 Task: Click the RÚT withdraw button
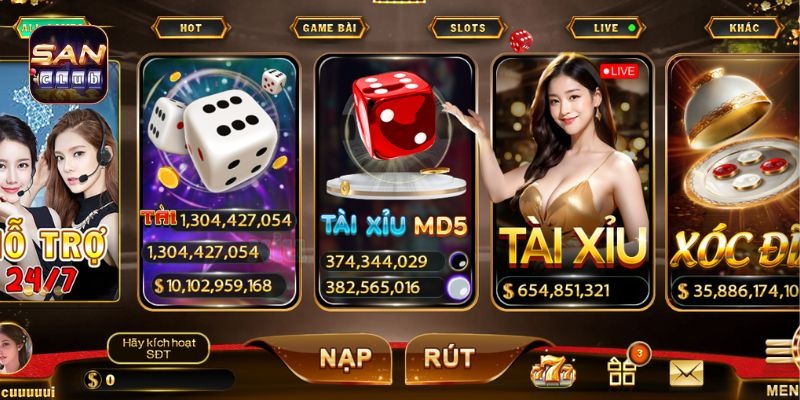tap(448, 358)
